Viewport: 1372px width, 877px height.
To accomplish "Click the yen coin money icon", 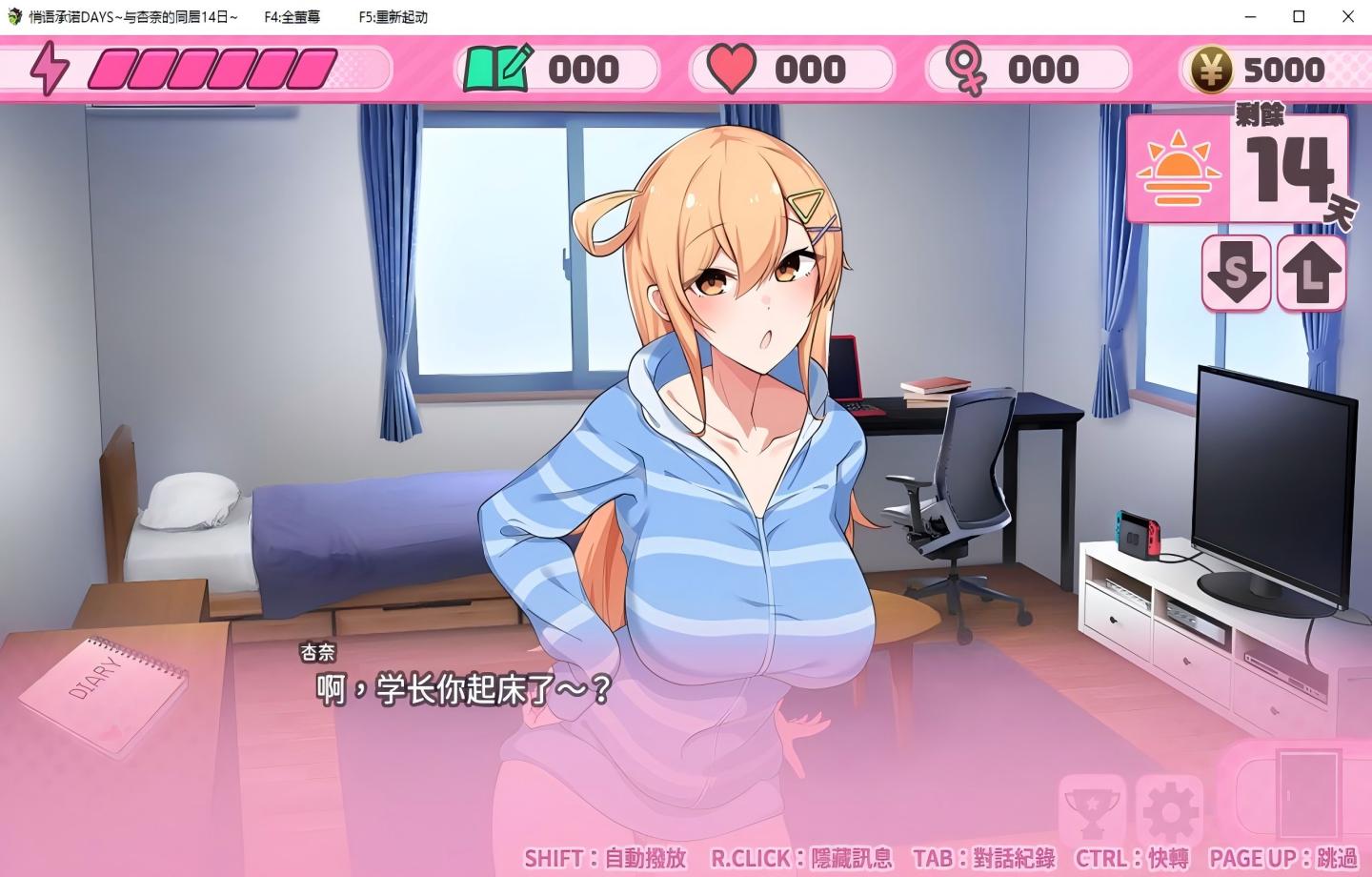I will 1210,68.
